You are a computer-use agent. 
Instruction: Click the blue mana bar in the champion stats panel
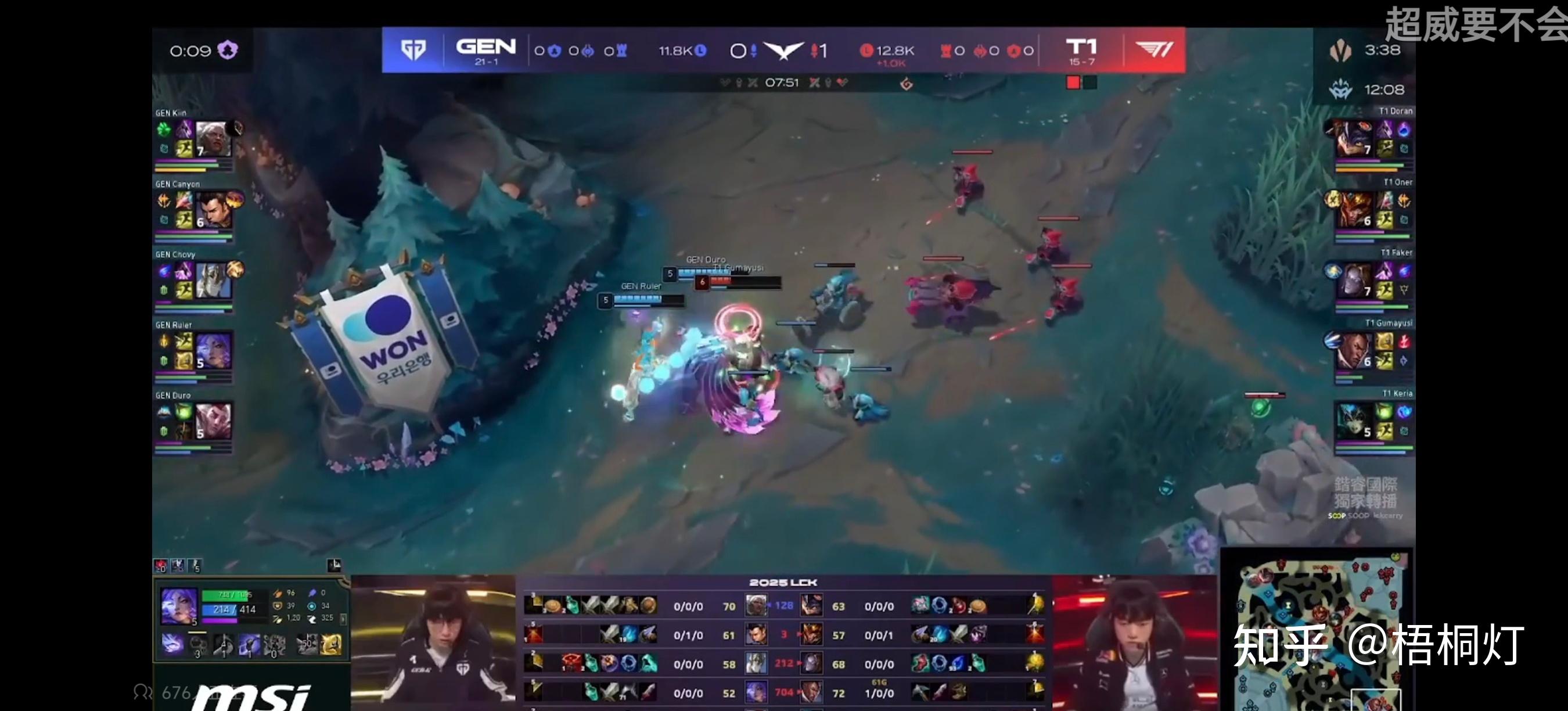(221, 610)
